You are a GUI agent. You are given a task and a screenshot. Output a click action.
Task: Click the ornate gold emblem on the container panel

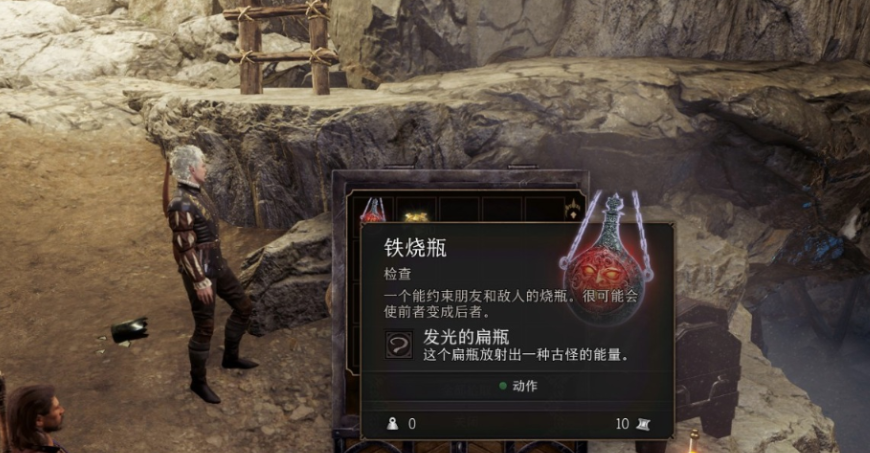(x=574, y=210)
